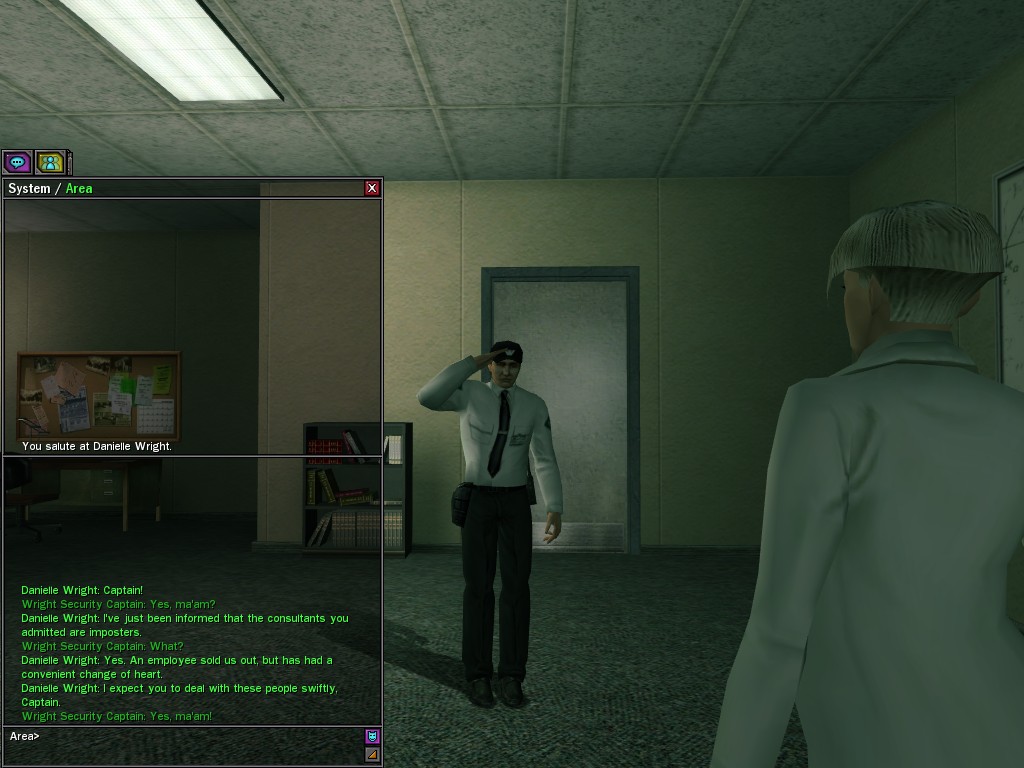Click the orange triangle chat resize button

tap(372, 755)
